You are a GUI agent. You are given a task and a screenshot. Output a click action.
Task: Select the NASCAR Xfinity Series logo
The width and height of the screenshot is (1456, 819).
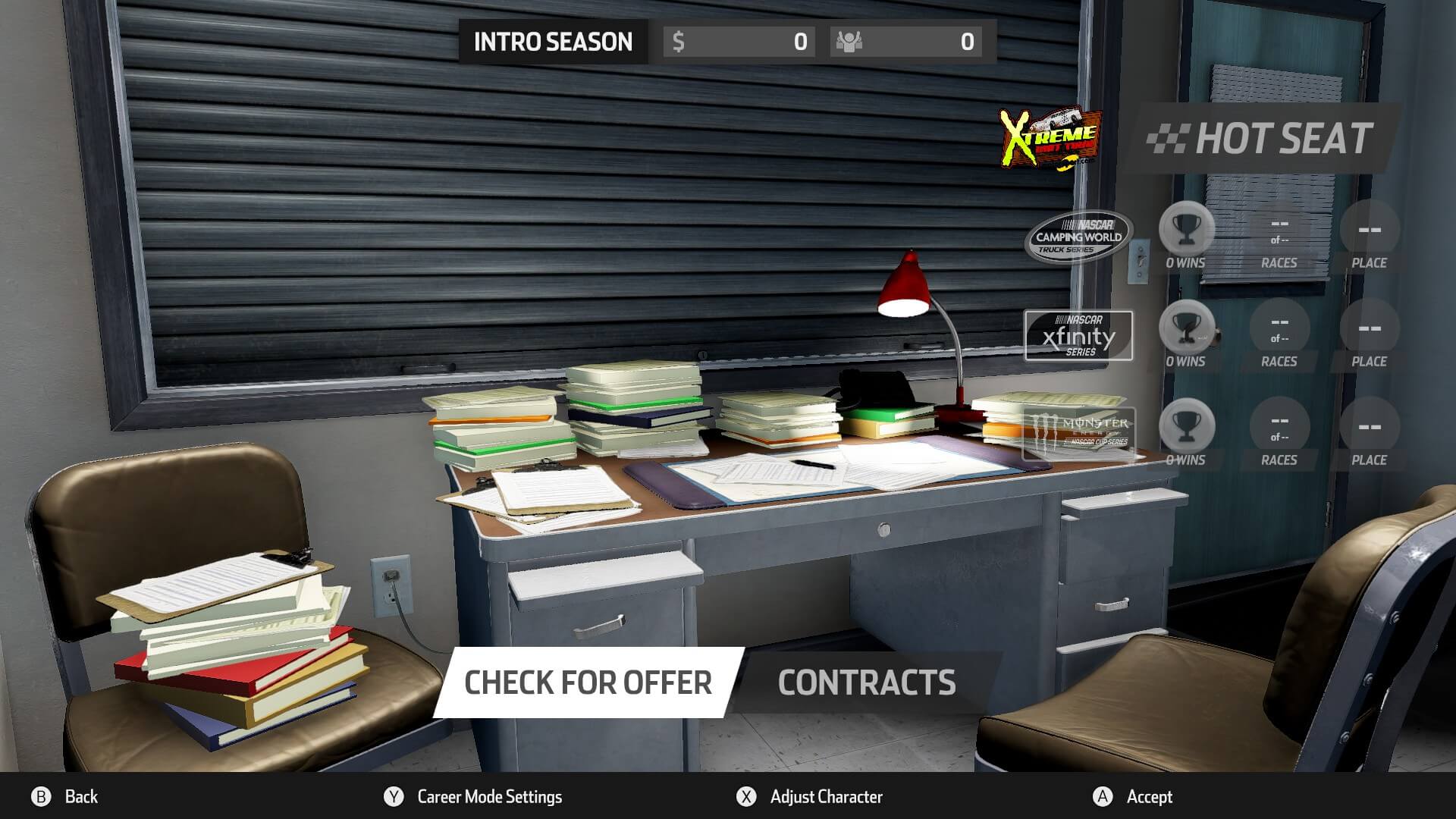[1078, 335]
